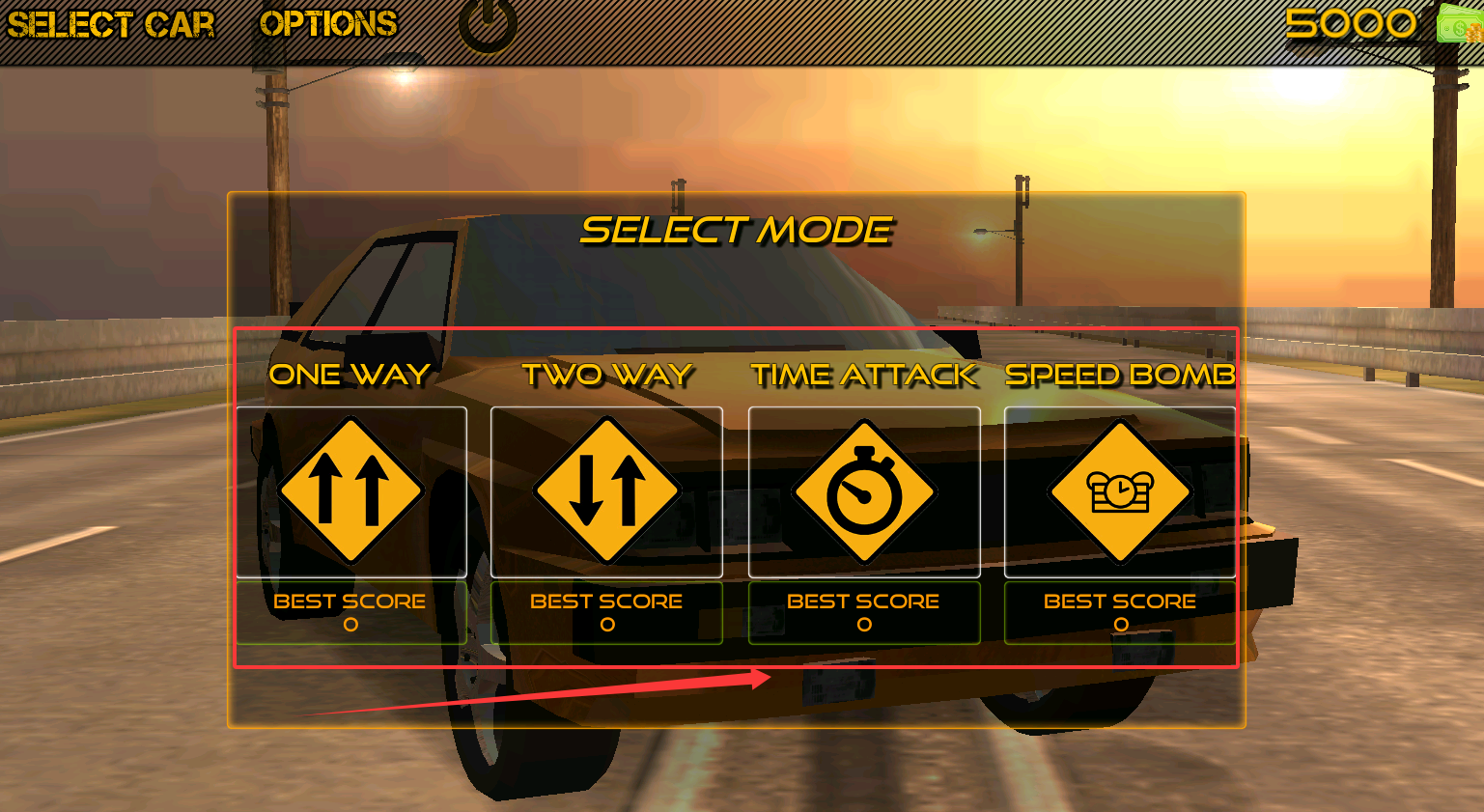Viewport: 1484px width, 812px height.
Task: Tap the green cash icon
Action: [x=1460, y=23]
